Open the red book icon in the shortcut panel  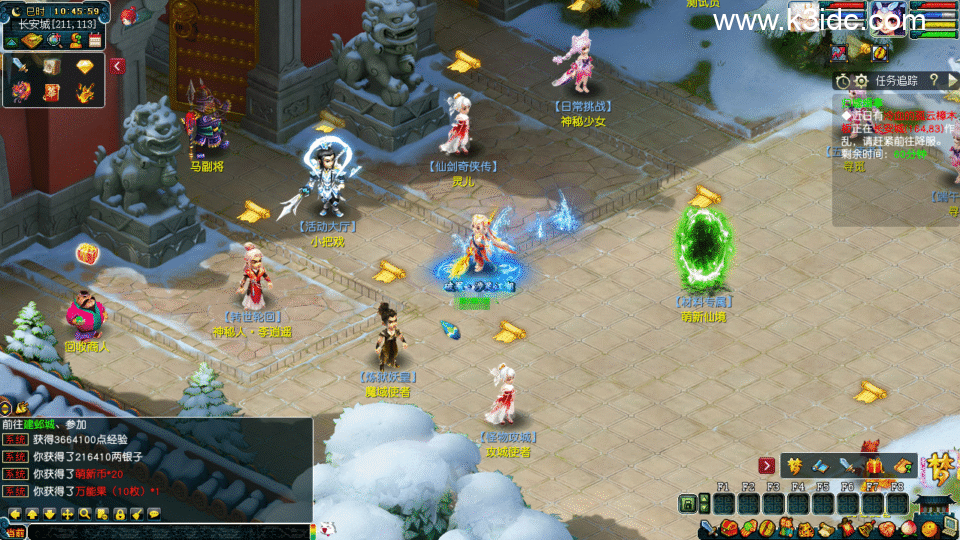pos(52,93)
